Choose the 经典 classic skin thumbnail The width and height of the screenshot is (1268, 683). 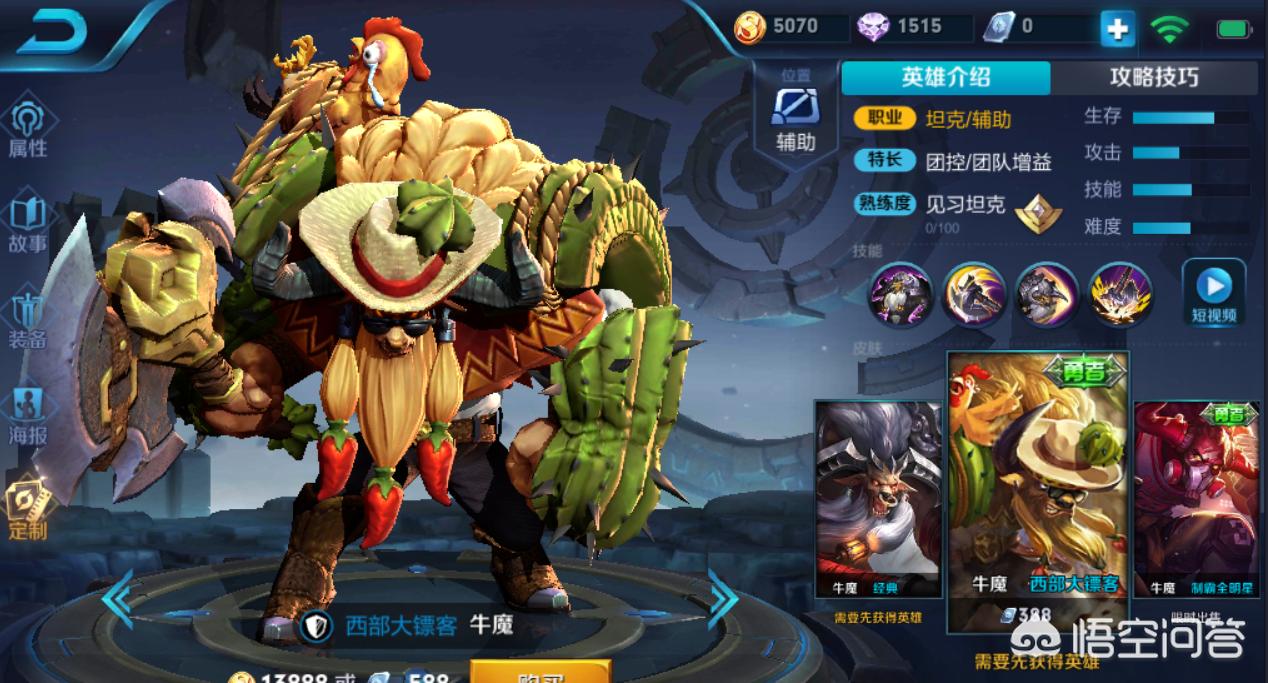pyautogui.click(x=878, y=498)
